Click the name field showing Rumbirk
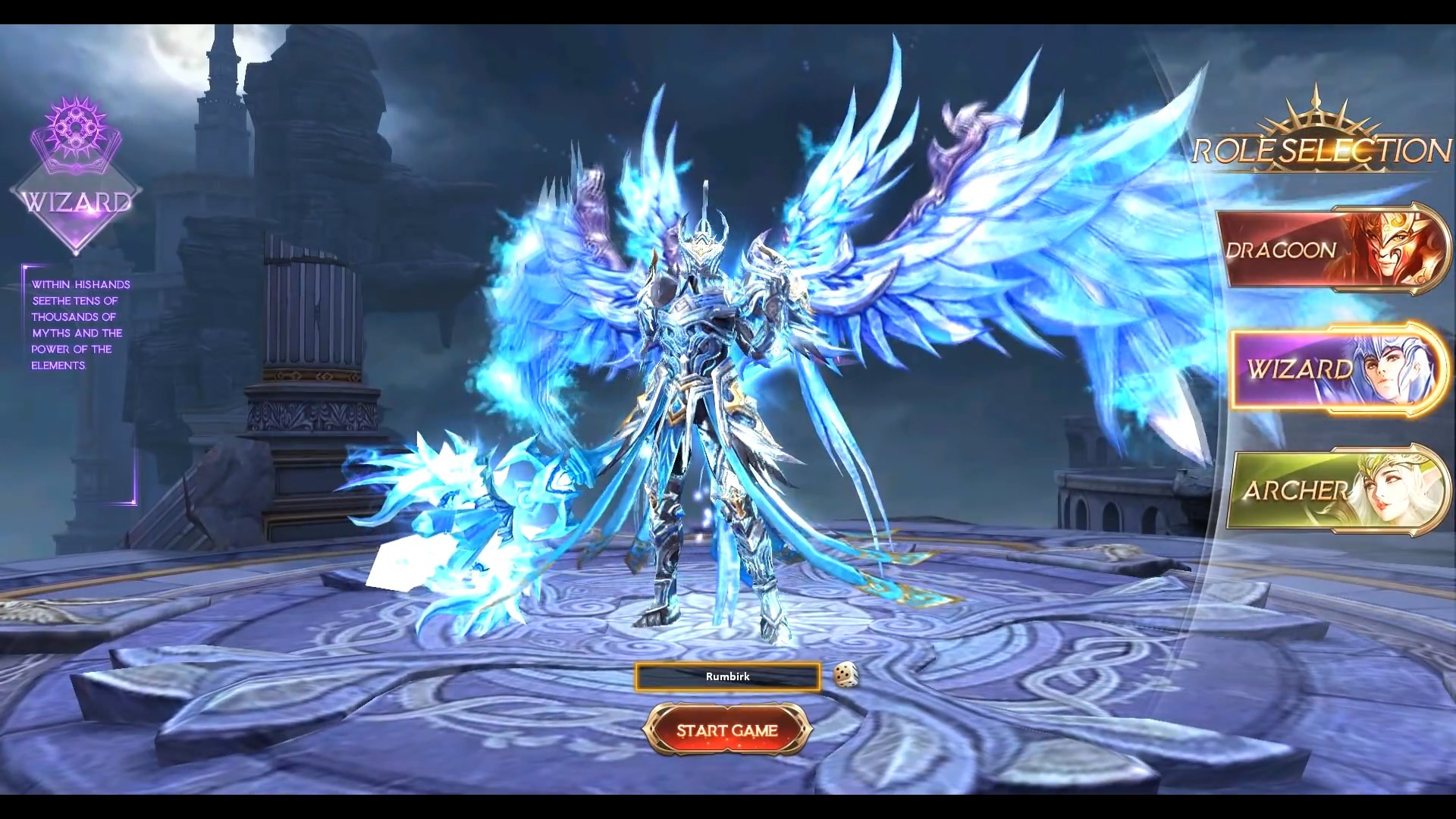The image size is (1456, 819). click(727, 677)
